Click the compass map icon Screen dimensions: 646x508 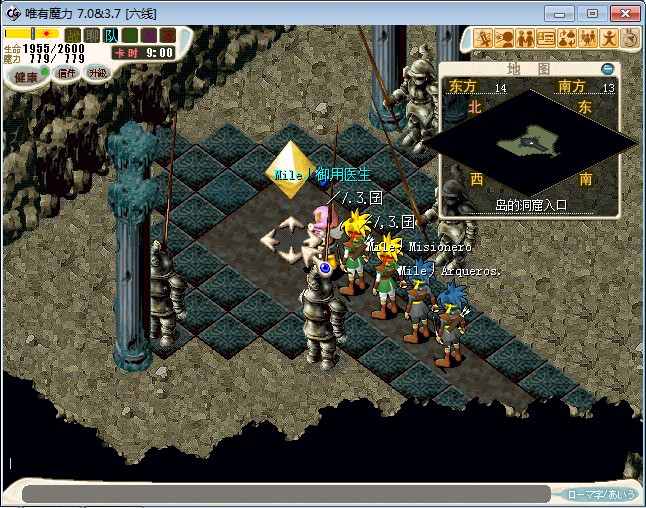tap(630, 39)
